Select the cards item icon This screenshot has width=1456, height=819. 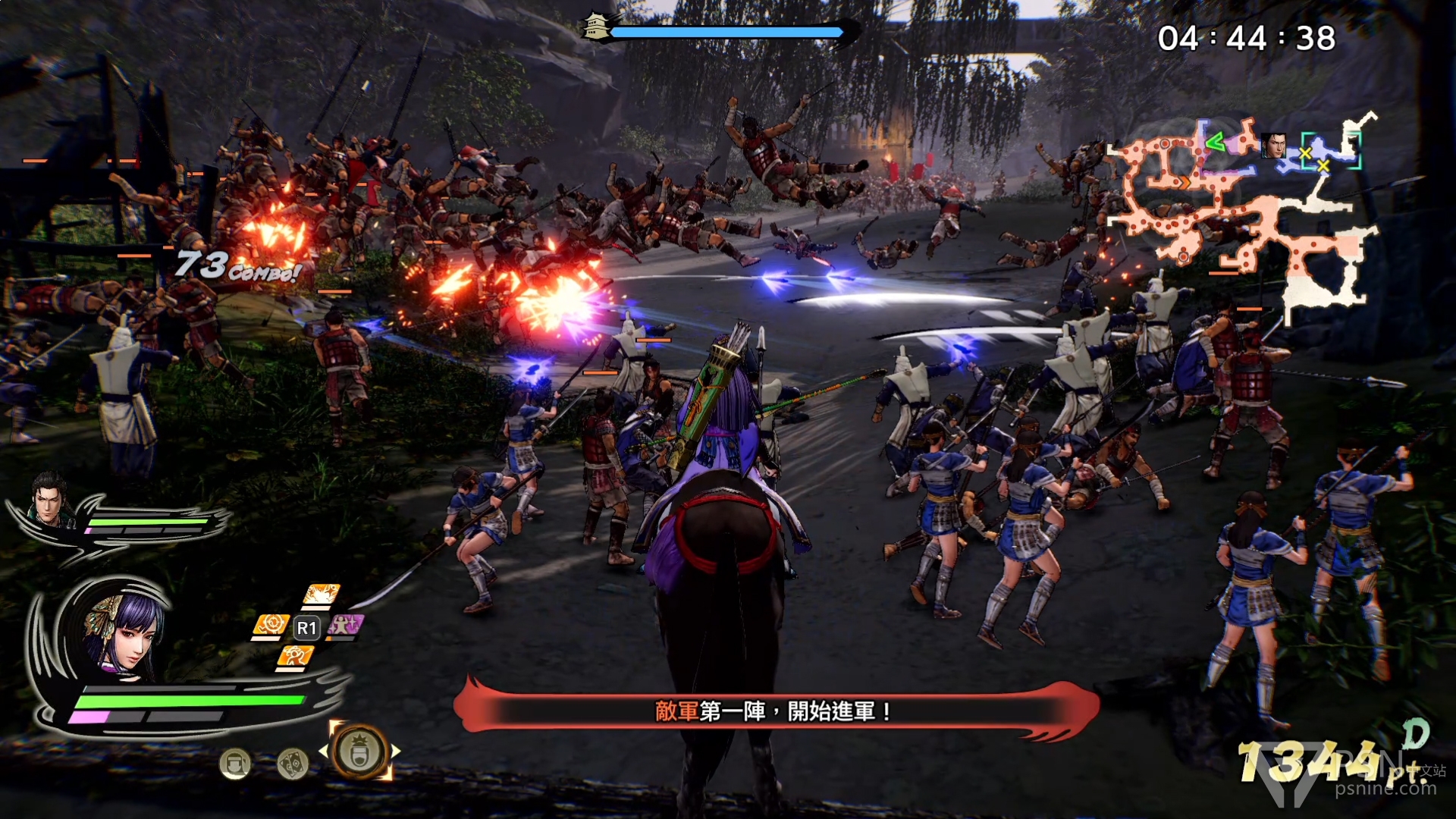(x=292, y=763)
